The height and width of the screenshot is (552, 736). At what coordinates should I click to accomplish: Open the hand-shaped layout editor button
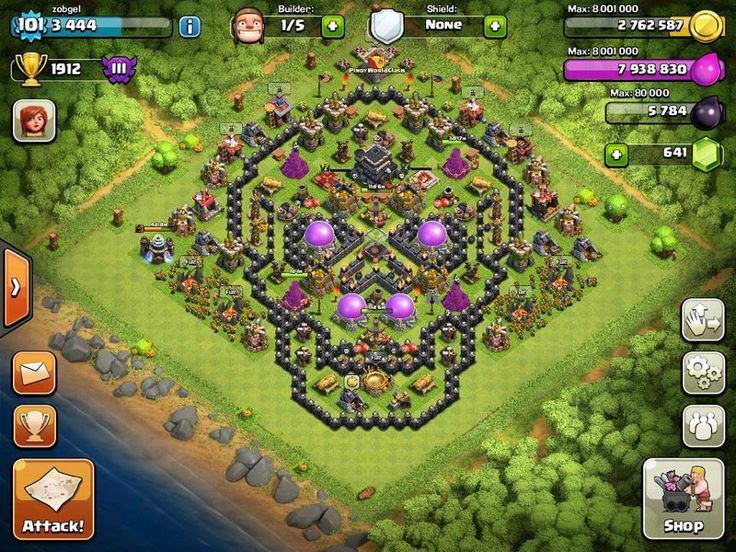(703, 320)
